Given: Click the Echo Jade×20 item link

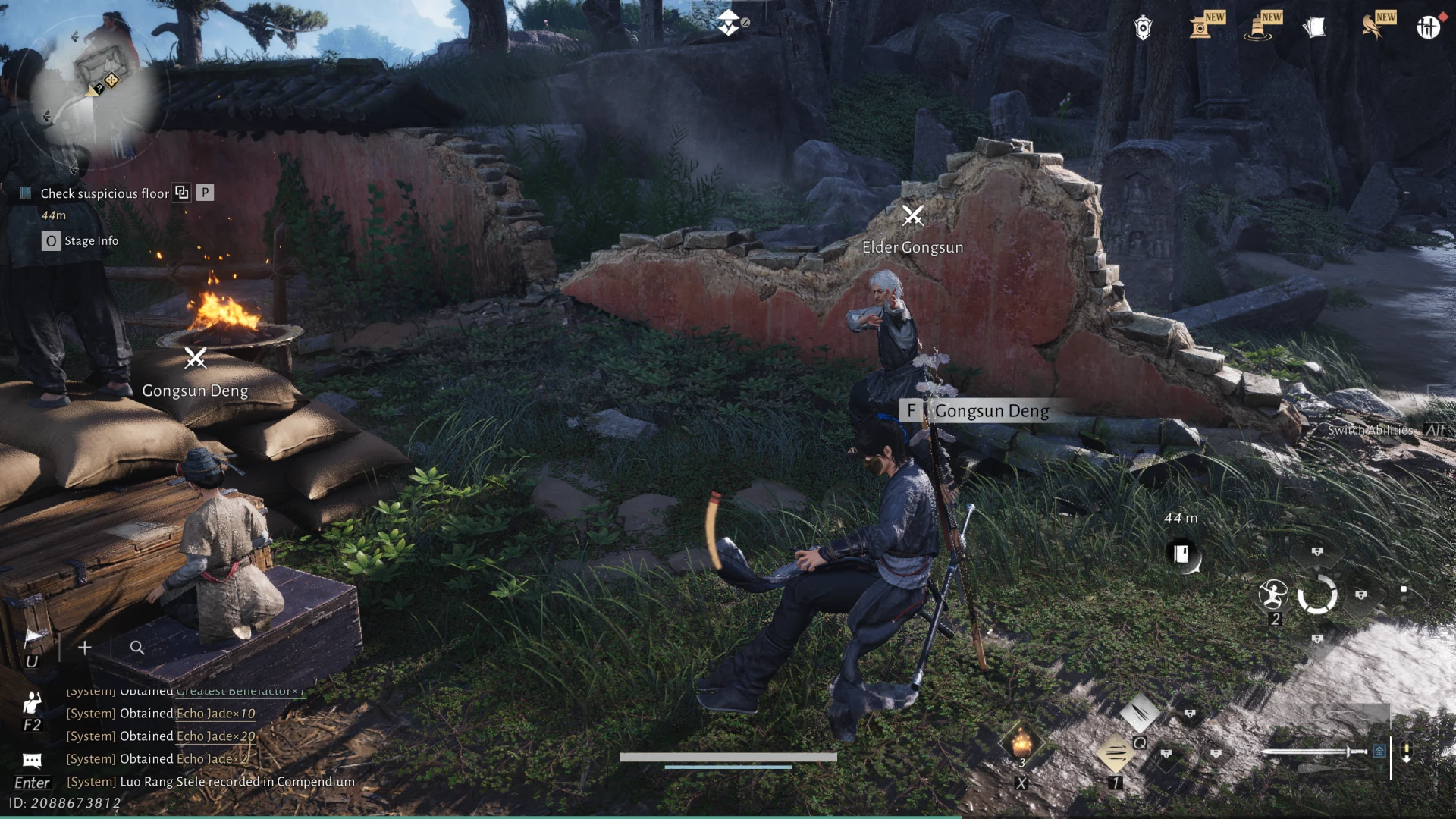Looking at the screenshot, I should [x=215, y=736].
